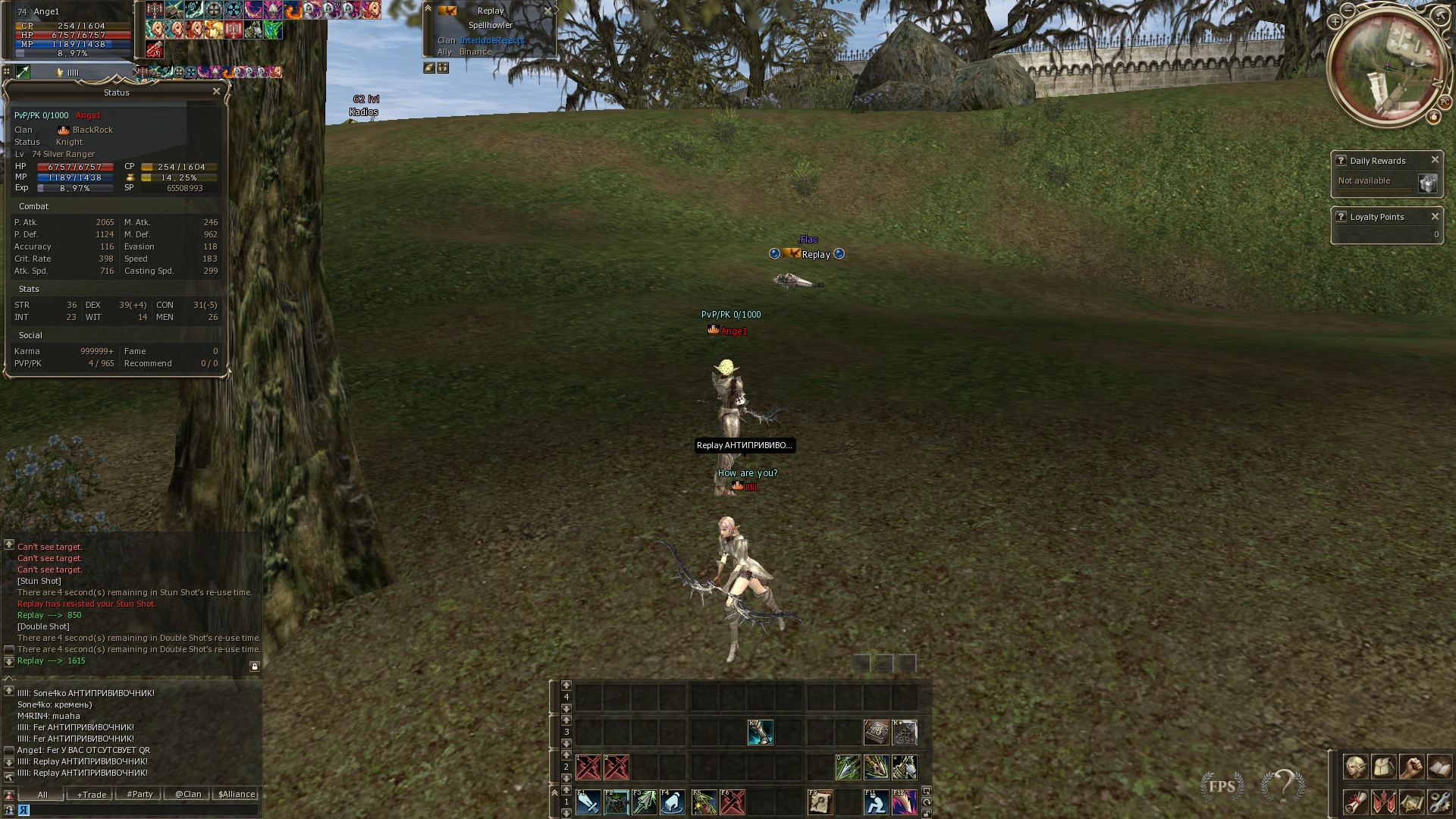
Task: Switch to the @Clan chat tab
Action: 188,795
